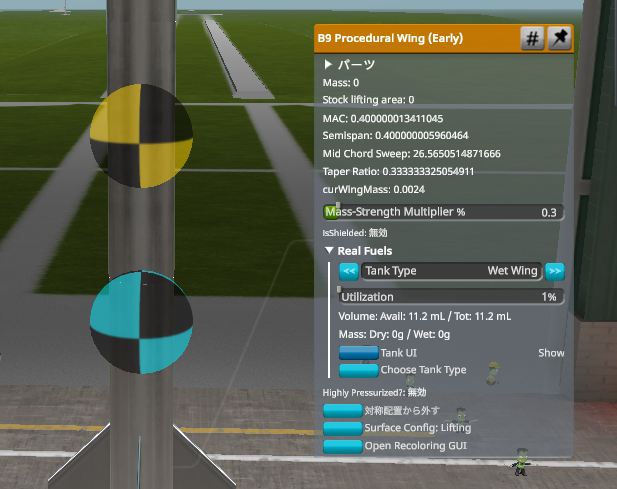
Task: Open Choose Tank Type
Action: click(x=359, y=370)
